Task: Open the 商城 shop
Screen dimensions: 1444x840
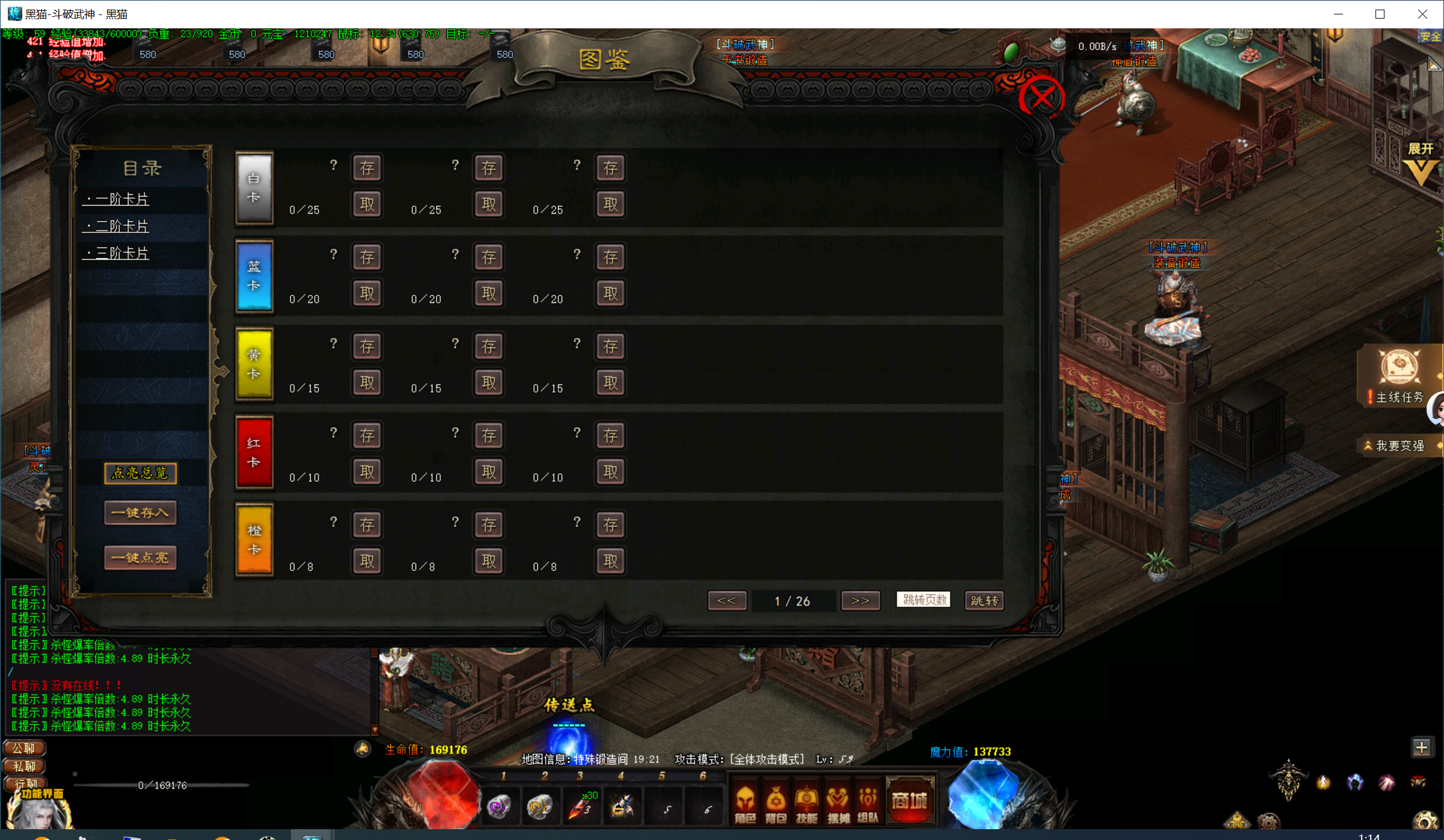Action: click(x=910, y=801)
